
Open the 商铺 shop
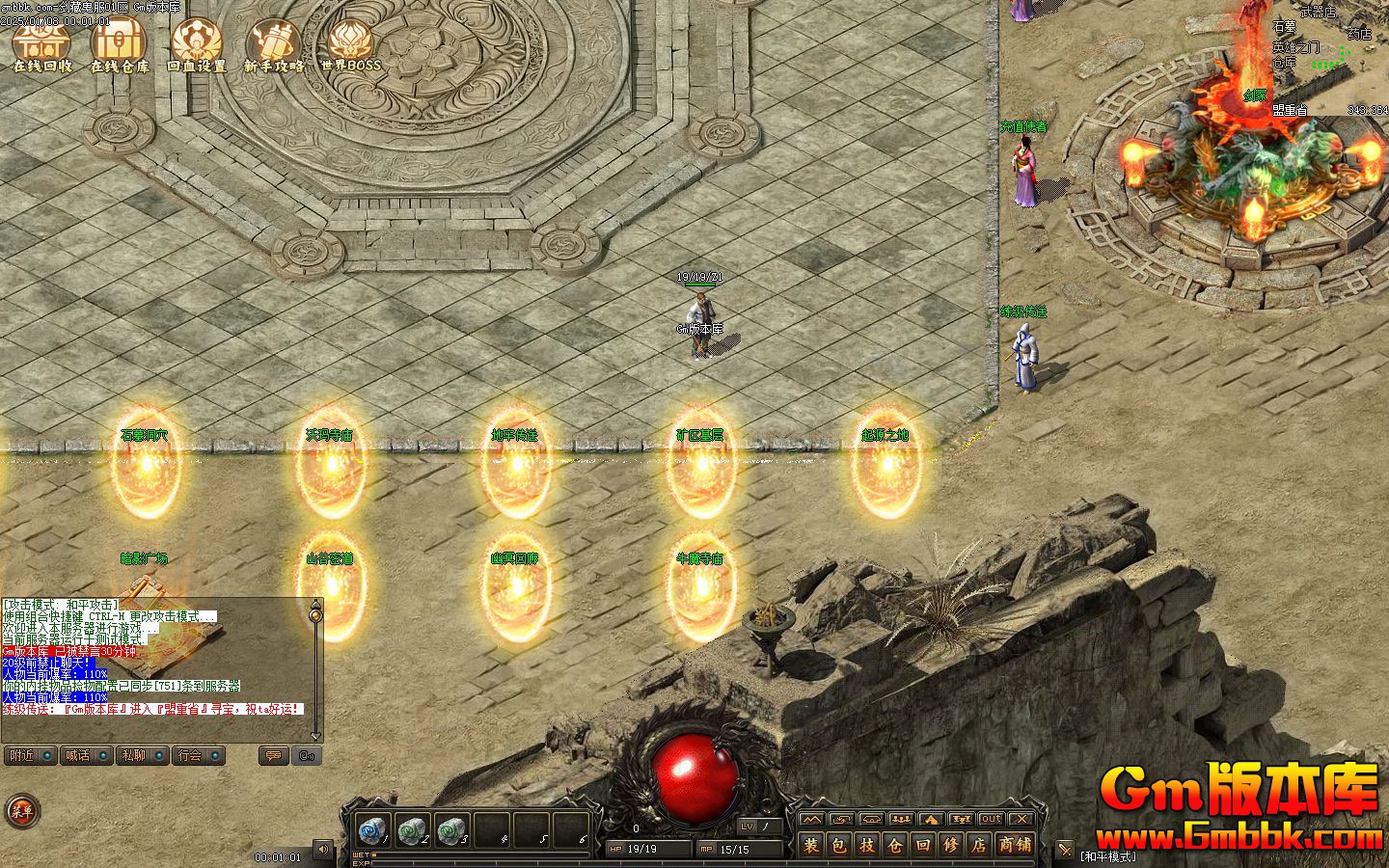coord(1014,846)
